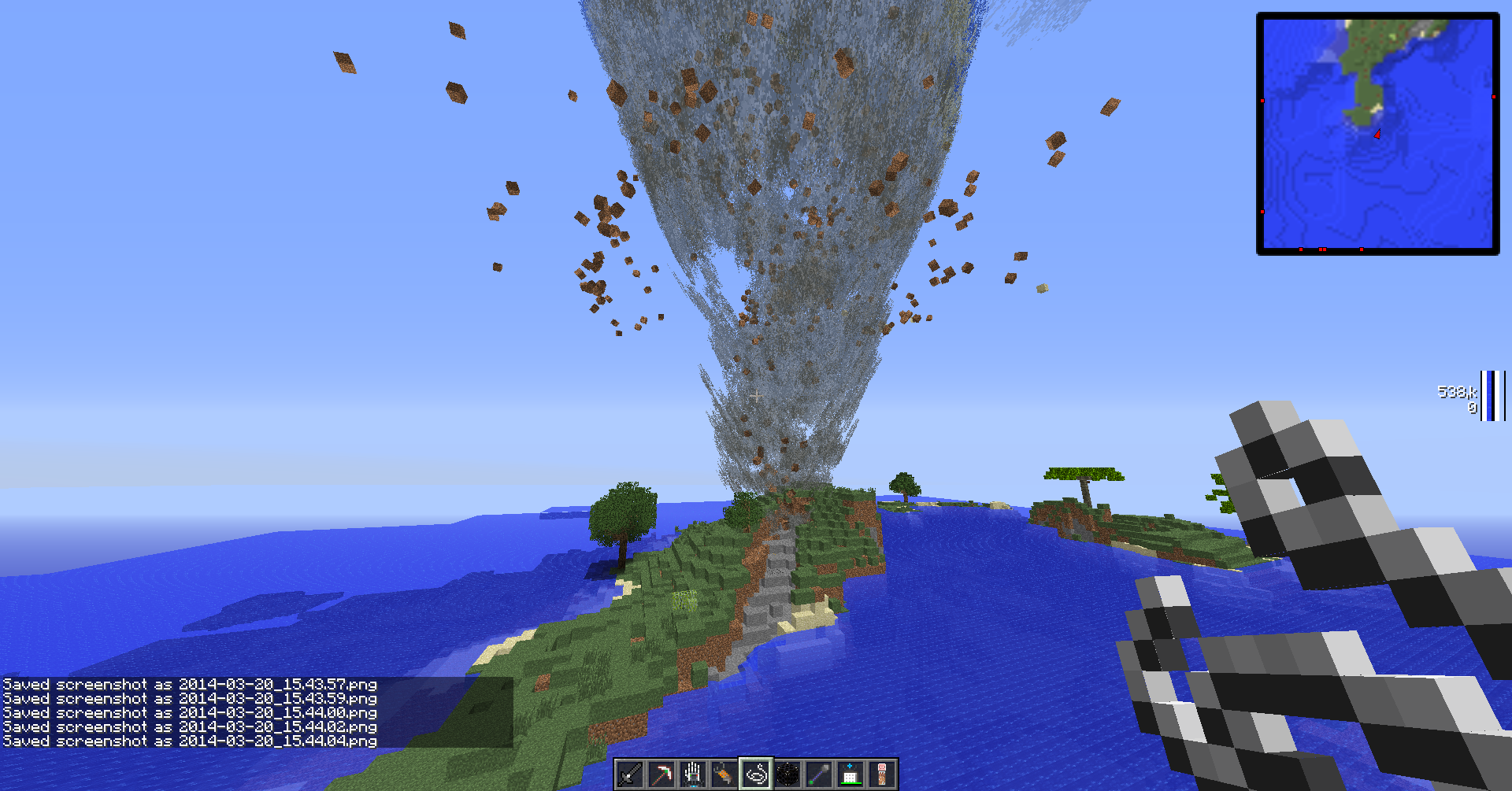Select the orange handheld tool slot
Image resolution: width=1512 pixels, height=791 pixels.
click(724, 774)
